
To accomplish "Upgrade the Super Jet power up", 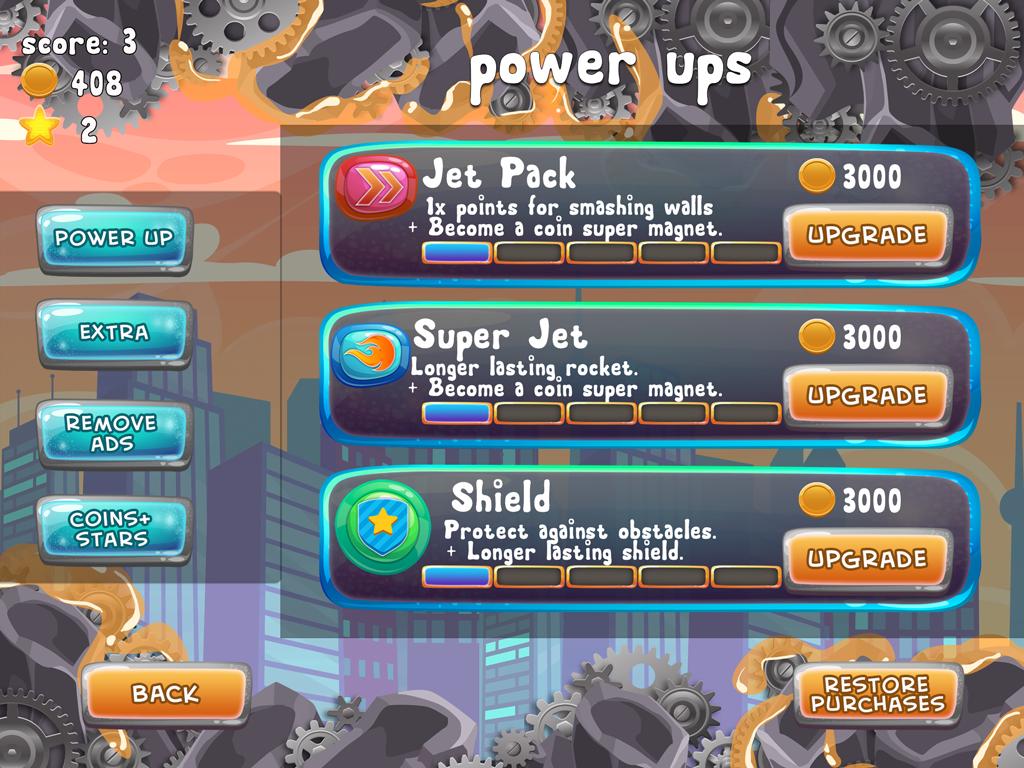I will pyautogui.click(x=866, y=396).
